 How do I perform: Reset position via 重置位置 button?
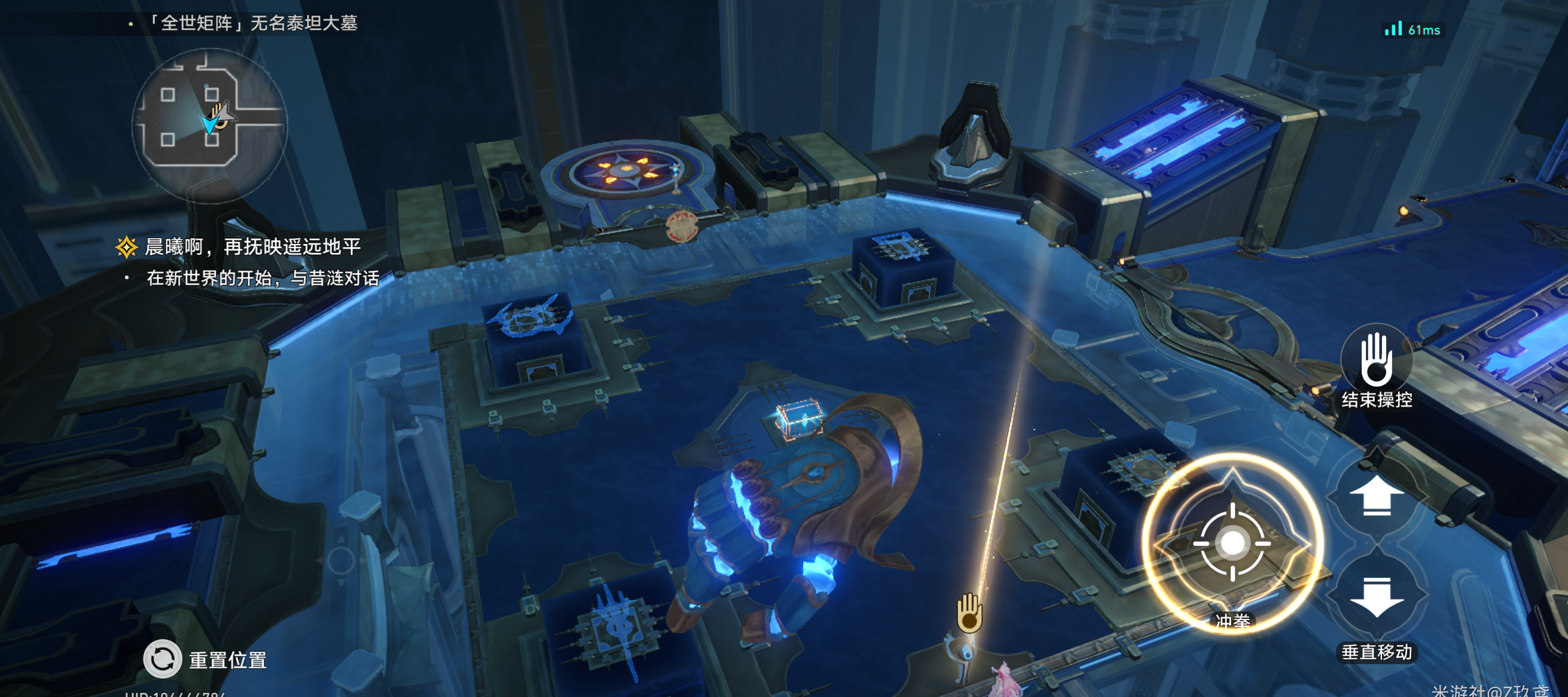coord(163,659)
